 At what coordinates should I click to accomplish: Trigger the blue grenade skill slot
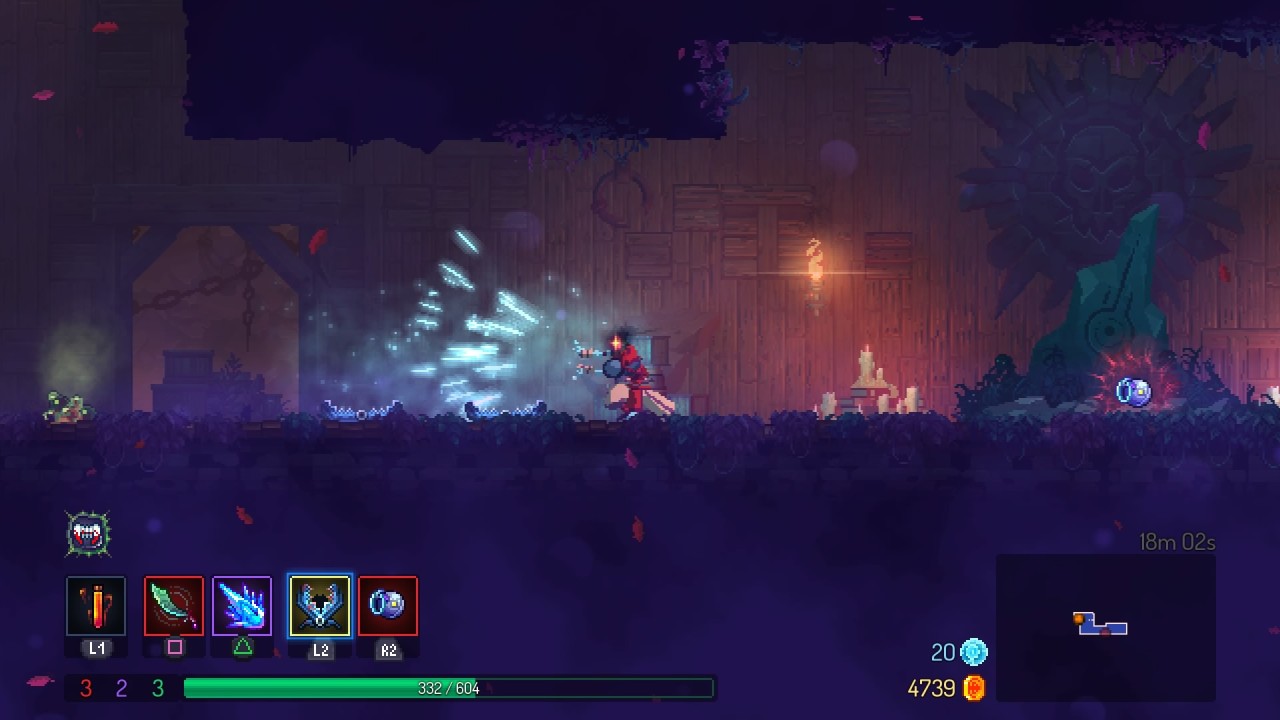tap(388, 606)
